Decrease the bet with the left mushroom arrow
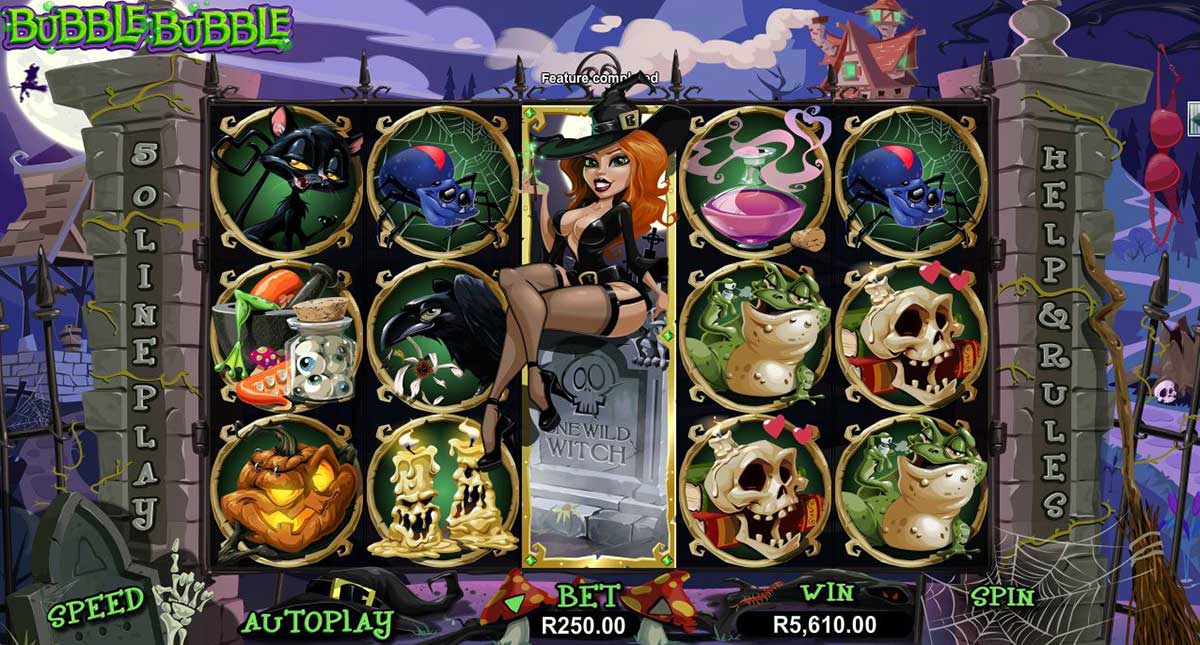This screenshot has height=645, width=1200. click(516, 603)
